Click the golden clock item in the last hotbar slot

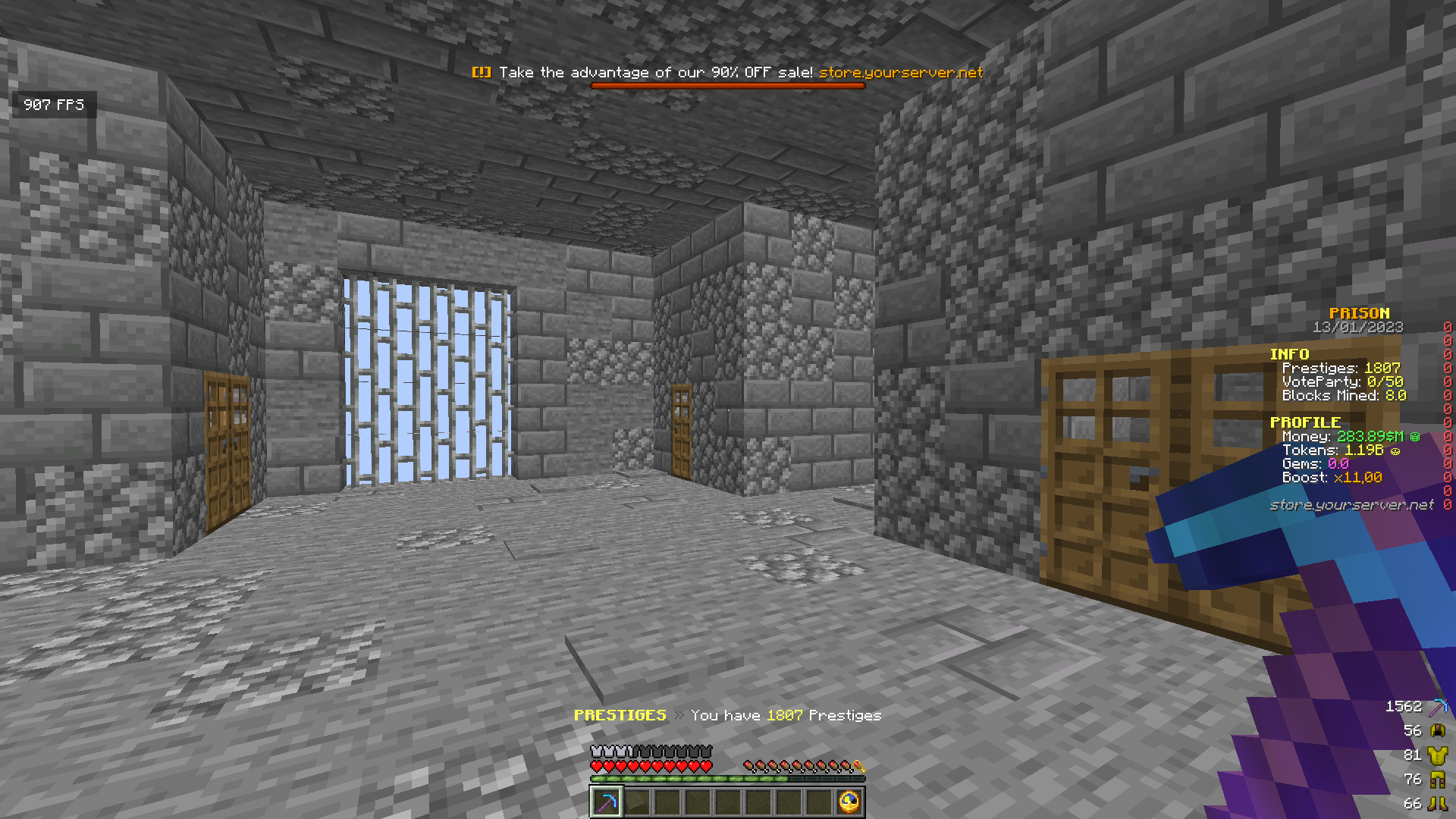[849, 802]
